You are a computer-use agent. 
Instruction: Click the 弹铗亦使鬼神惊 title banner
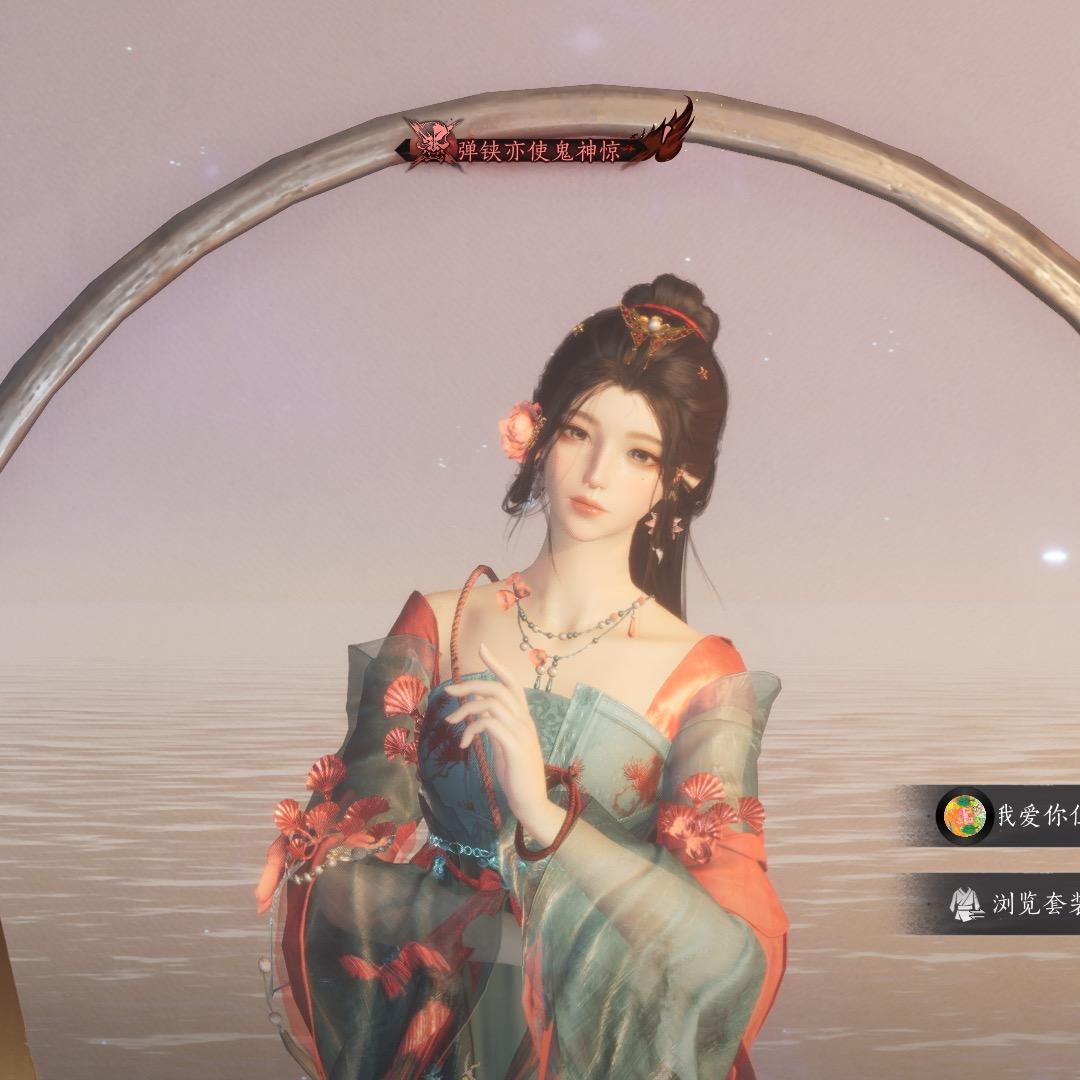[x=540, y=150]
